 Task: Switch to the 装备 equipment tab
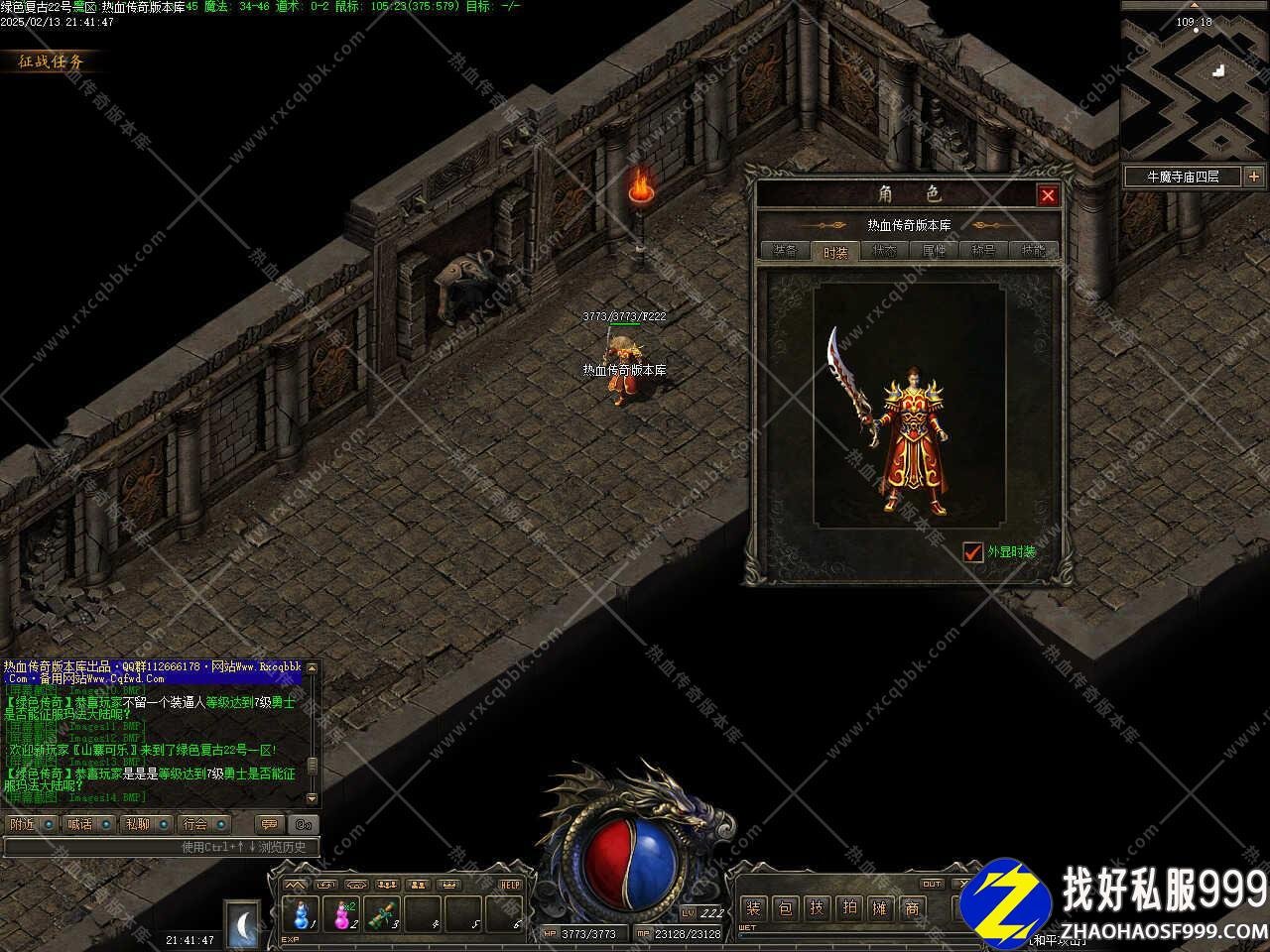[785, 251]
